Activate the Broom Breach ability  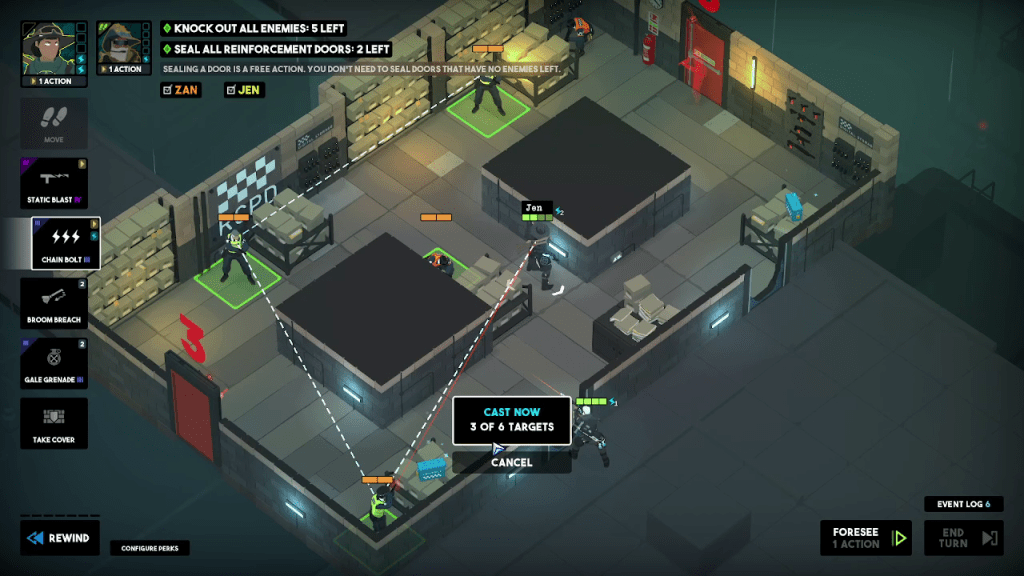54,303
